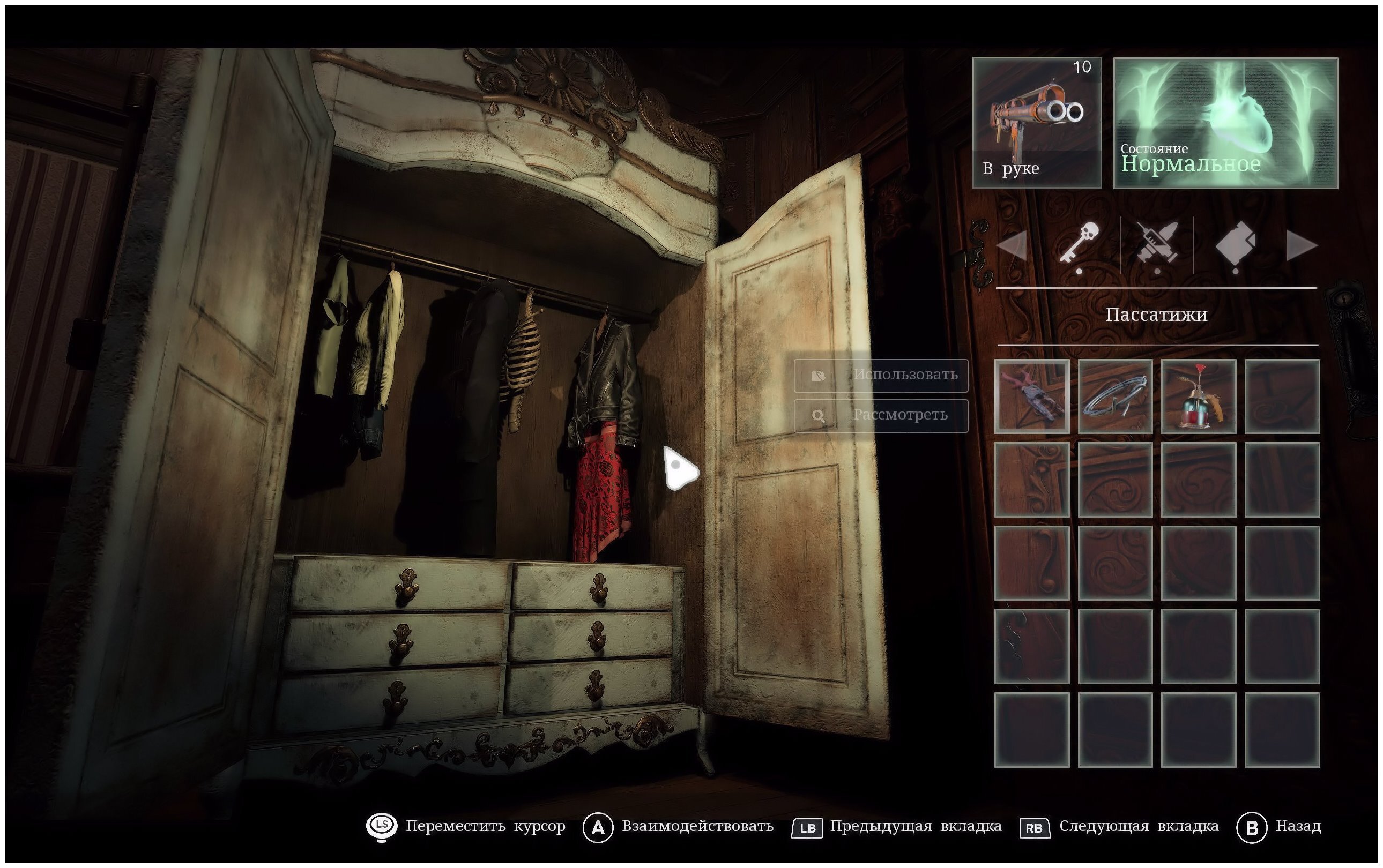Select the equipped weapon В руке slot

coord(1037,123)
